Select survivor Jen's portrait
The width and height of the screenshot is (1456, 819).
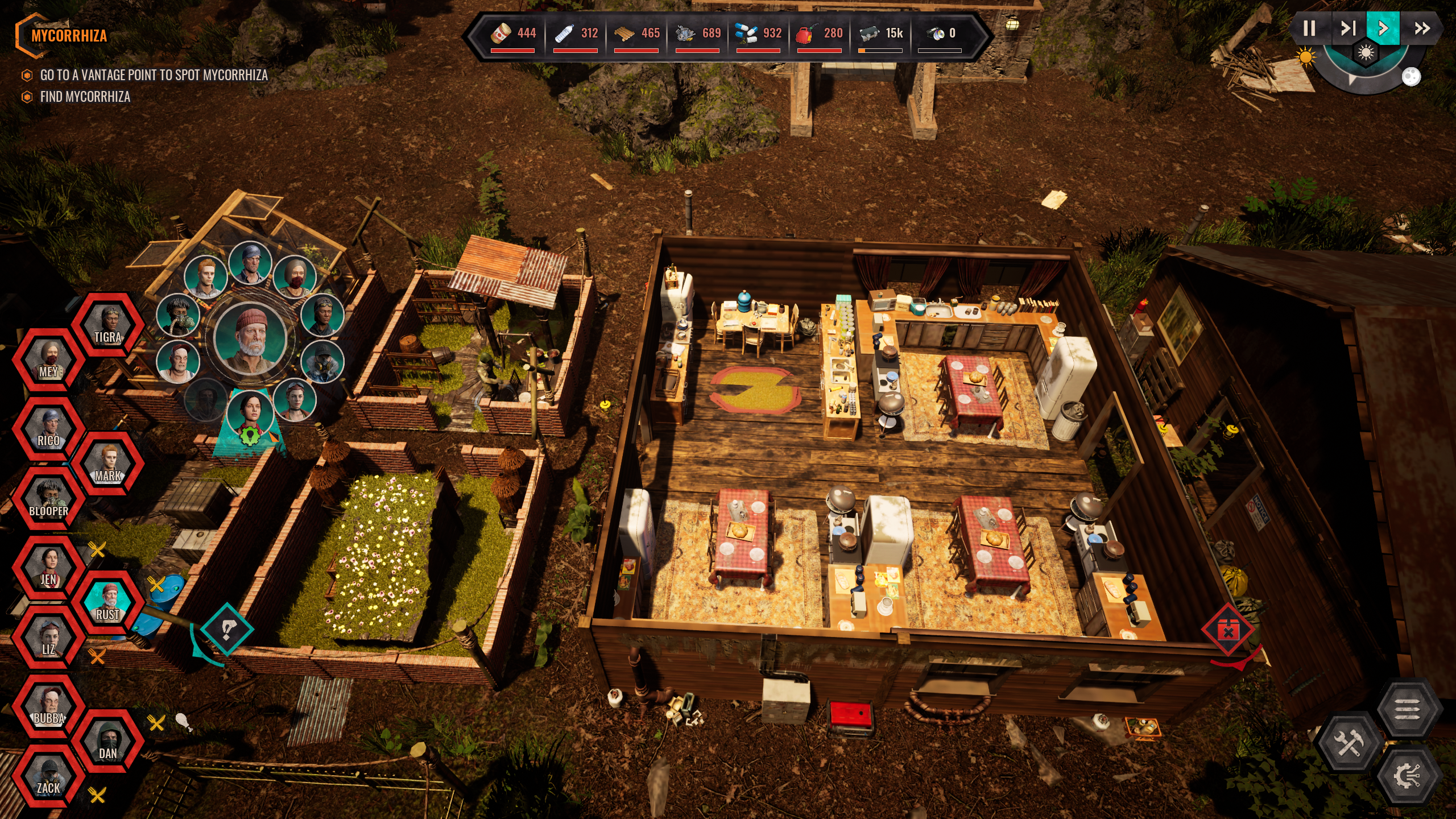tap(49, 568)
